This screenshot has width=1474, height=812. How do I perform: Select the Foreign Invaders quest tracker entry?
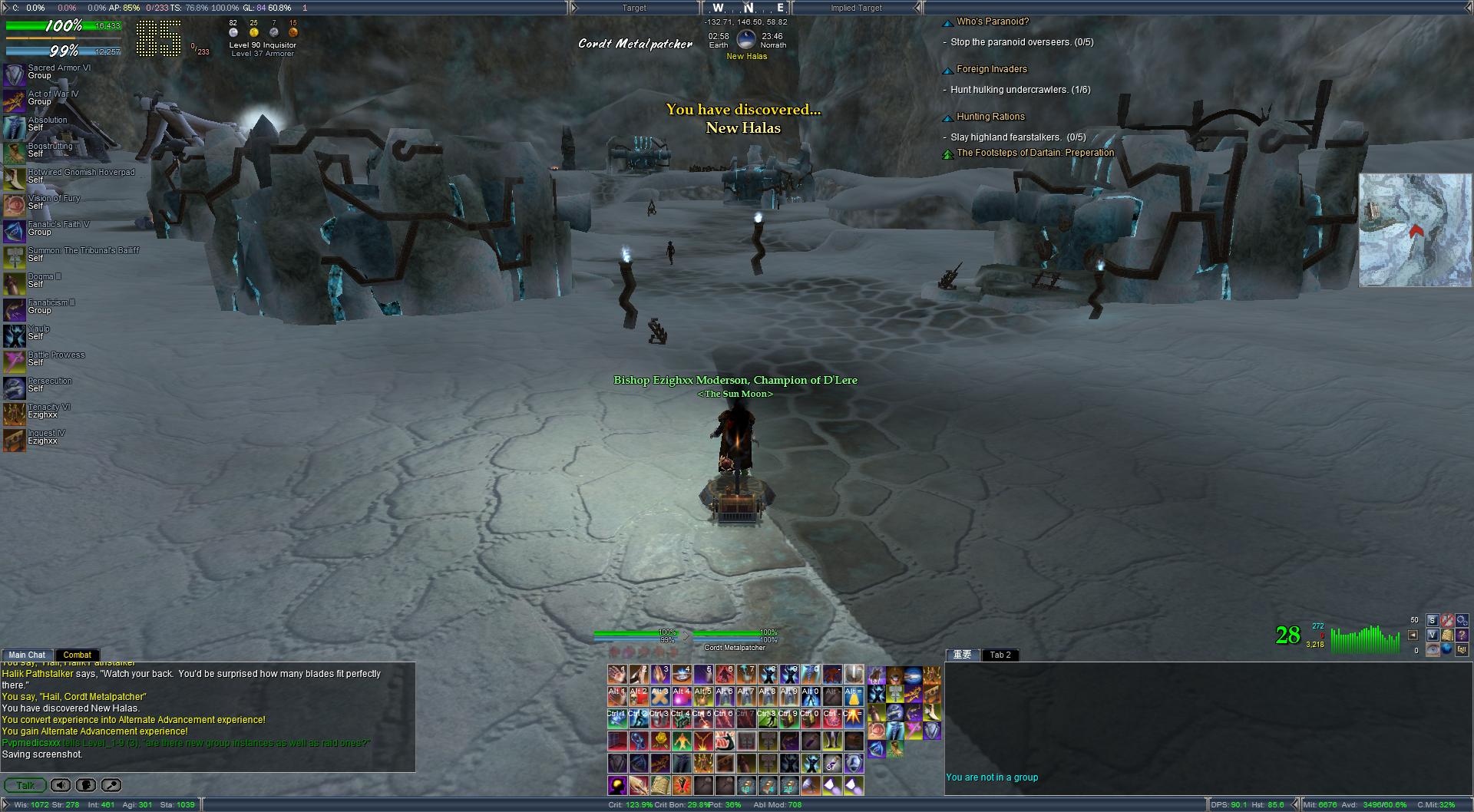(991, 69)
